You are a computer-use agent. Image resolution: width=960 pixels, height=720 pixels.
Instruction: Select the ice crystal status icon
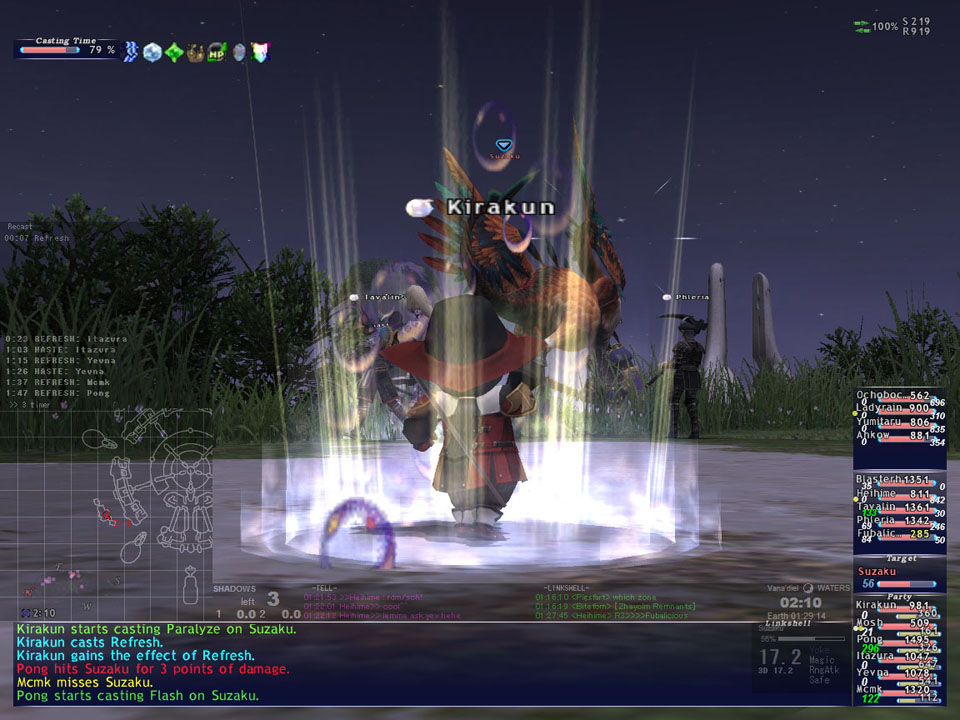[152, 52]
